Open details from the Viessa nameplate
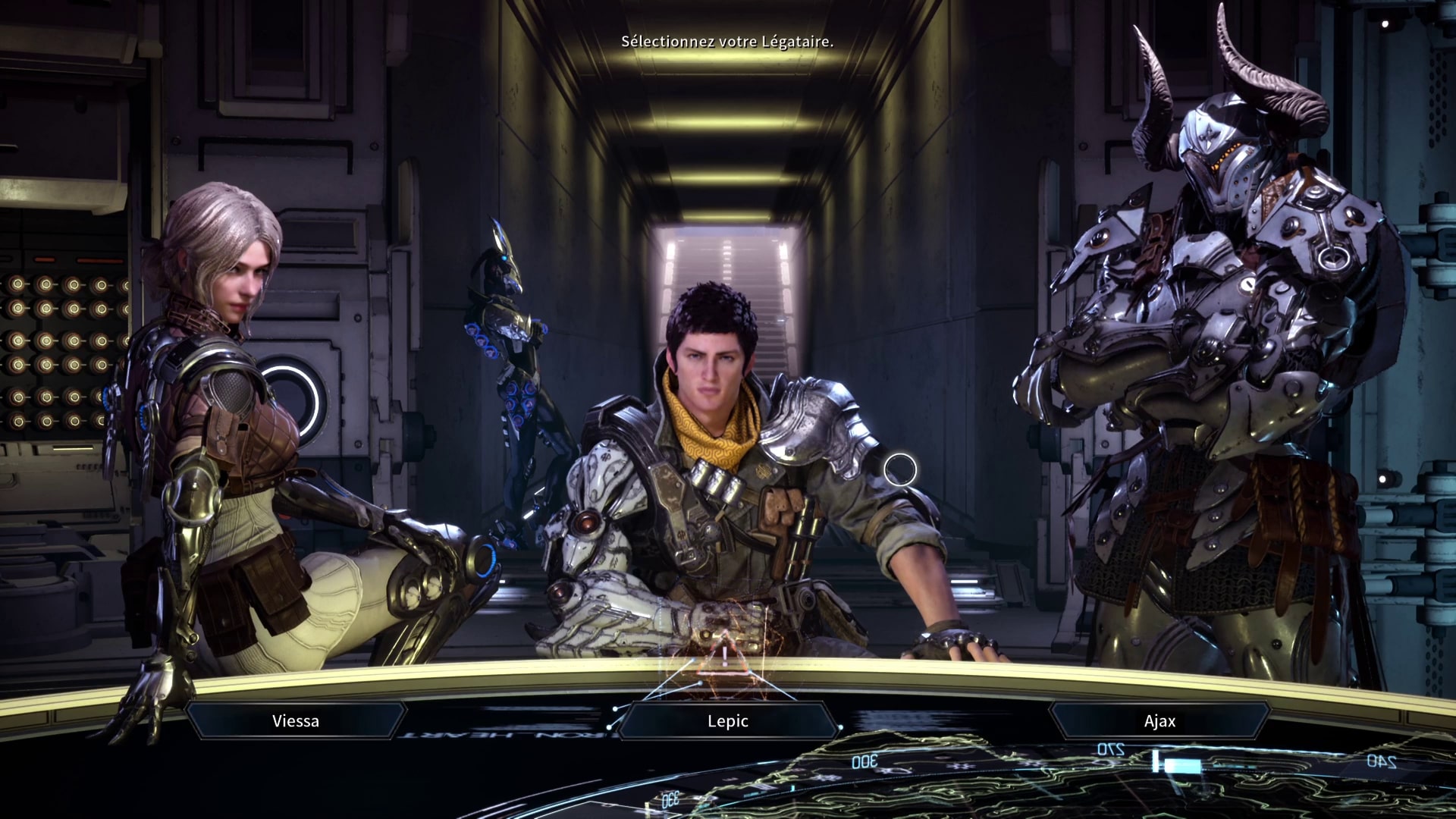 pos(294,721)
